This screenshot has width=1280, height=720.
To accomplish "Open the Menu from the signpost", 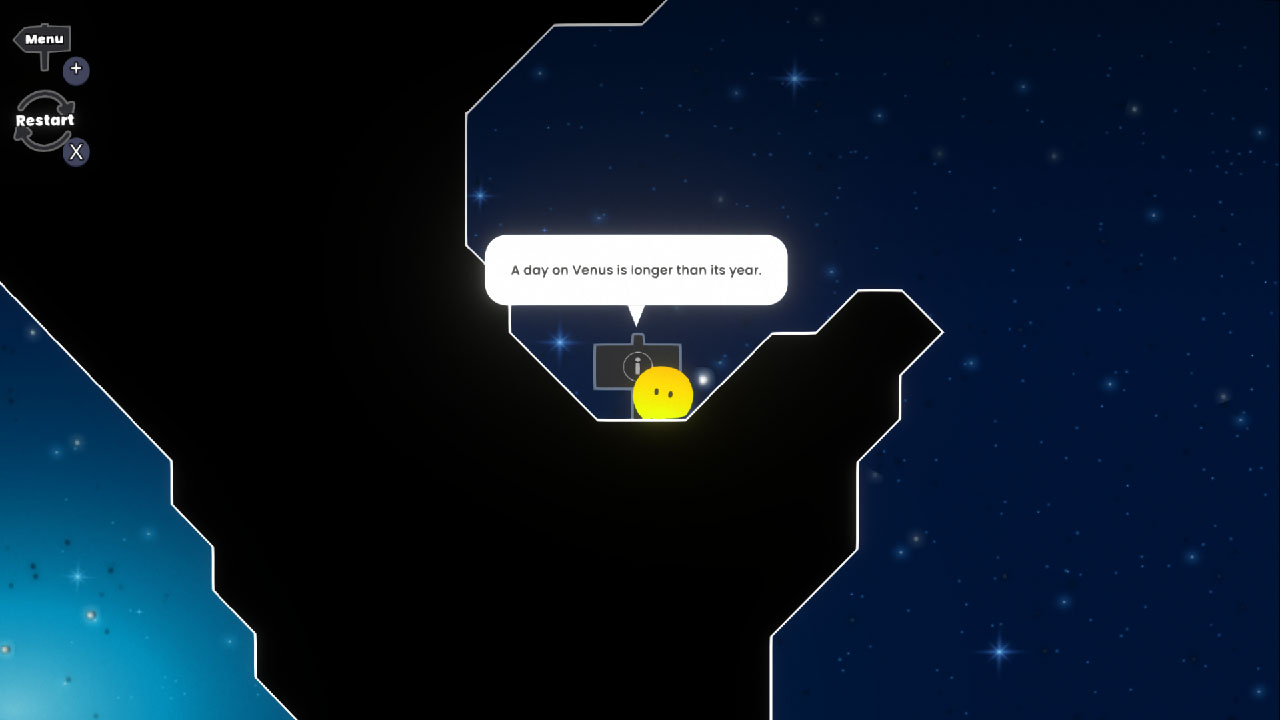I will tap(42, 39).
